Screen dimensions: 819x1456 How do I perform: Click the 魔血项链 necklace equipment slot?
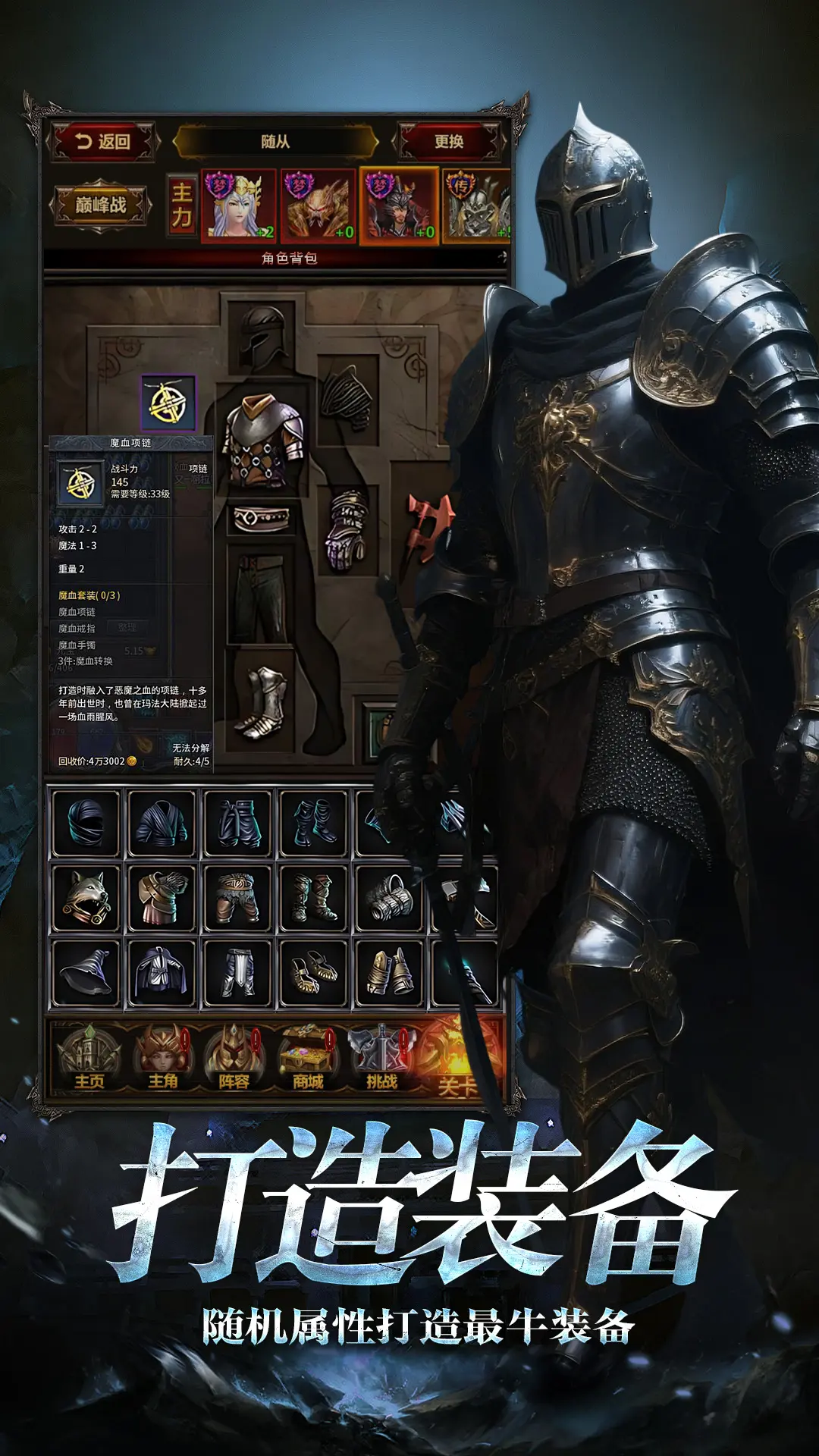click(168, 403)
